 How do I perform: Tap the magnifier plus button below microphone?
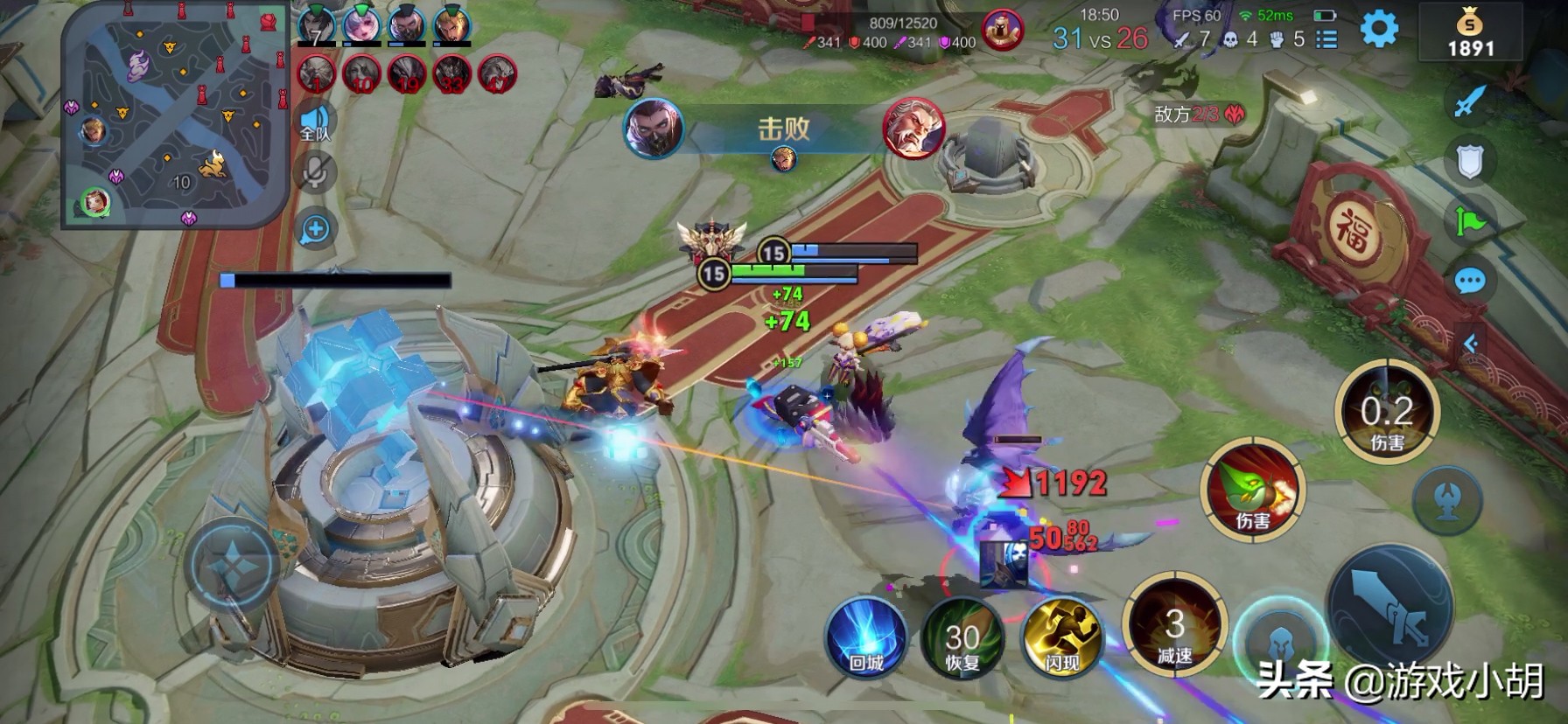(315, 230)
